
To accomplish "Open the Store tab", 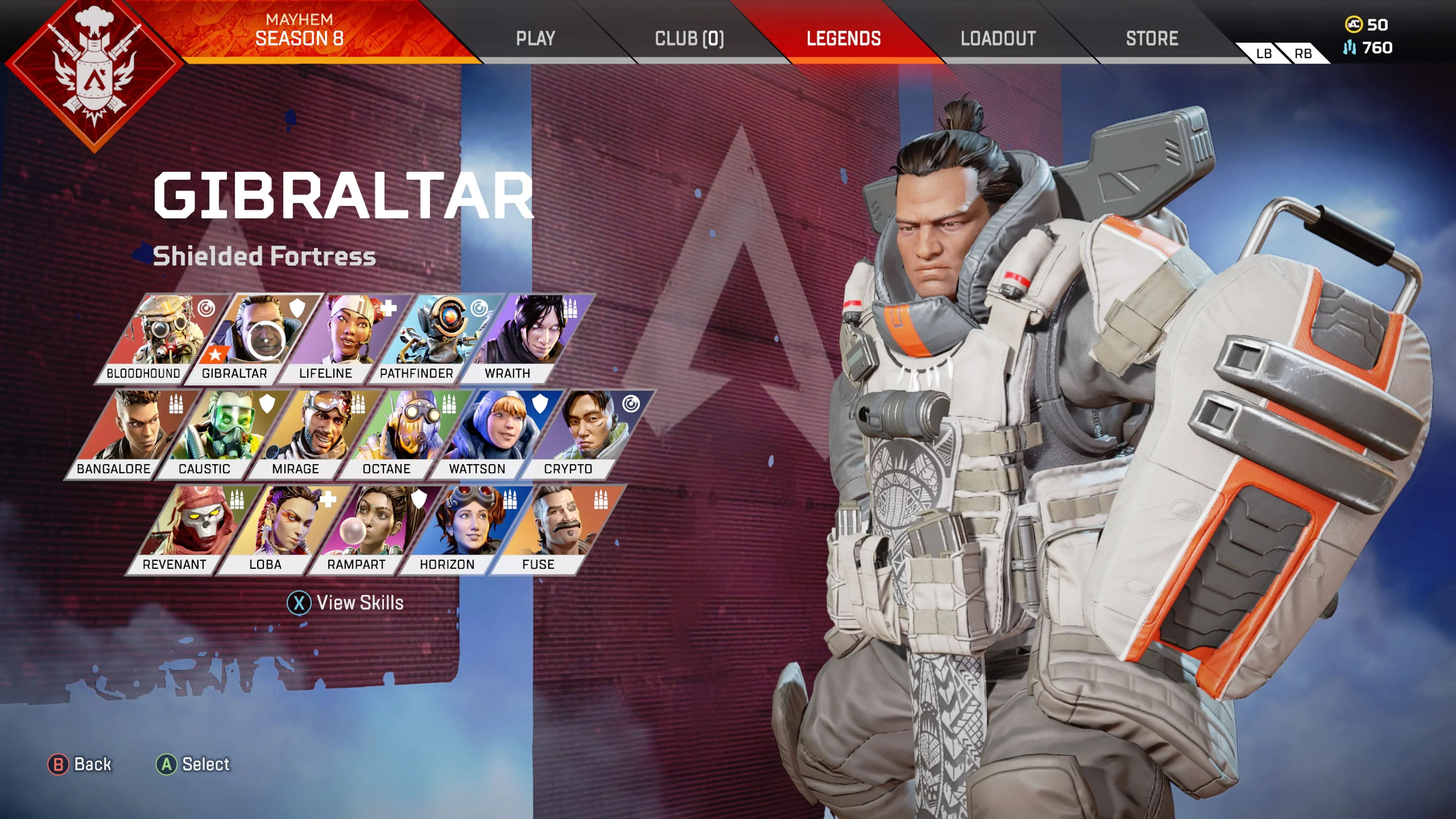I will pos(1152,38).
